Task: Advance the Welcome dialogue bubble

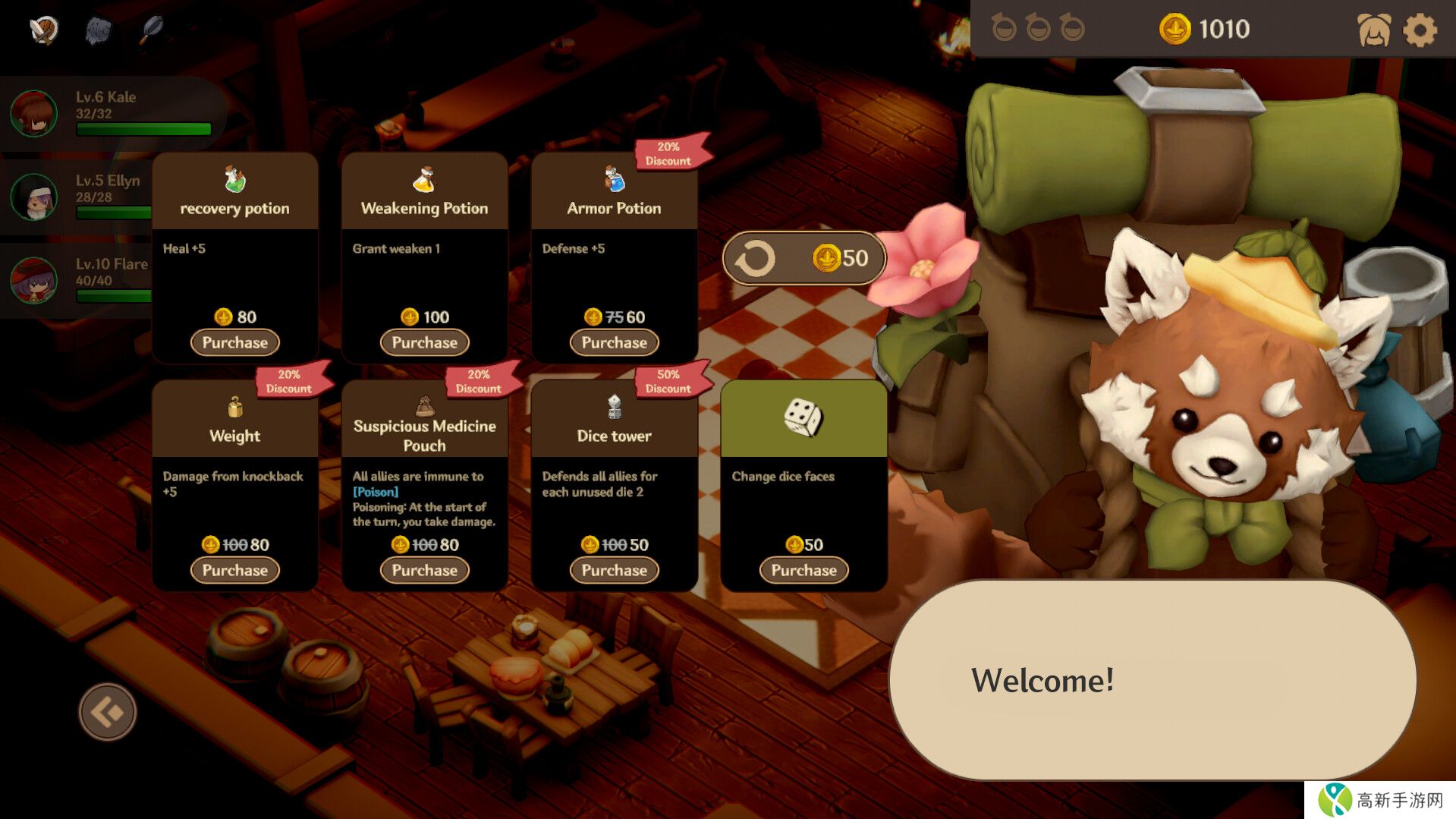Action: pos(1152,679)
